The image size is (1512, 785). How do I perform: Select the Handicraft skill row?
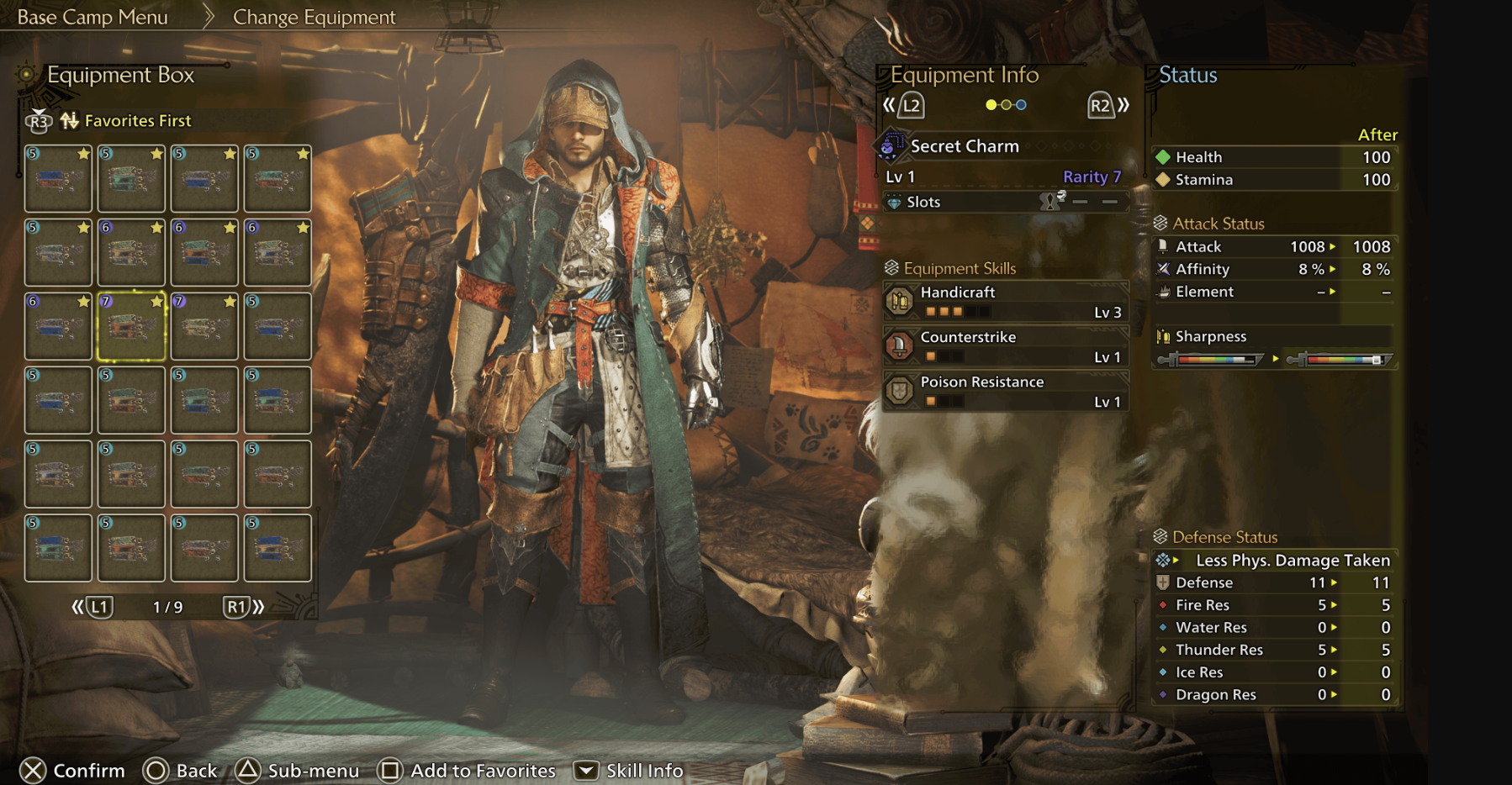coord(1005,301)
